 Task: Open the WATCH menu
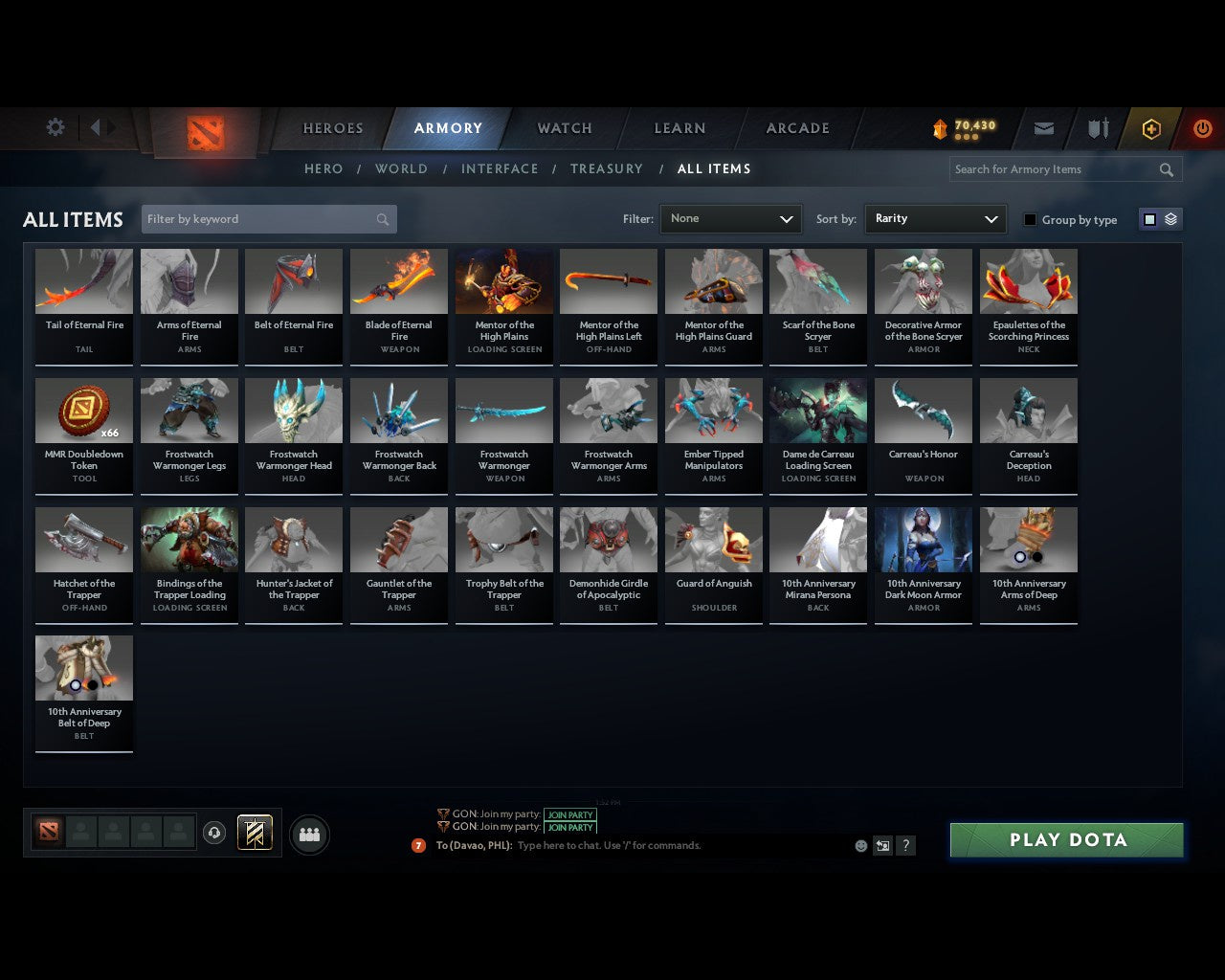[x=564, y=128]
